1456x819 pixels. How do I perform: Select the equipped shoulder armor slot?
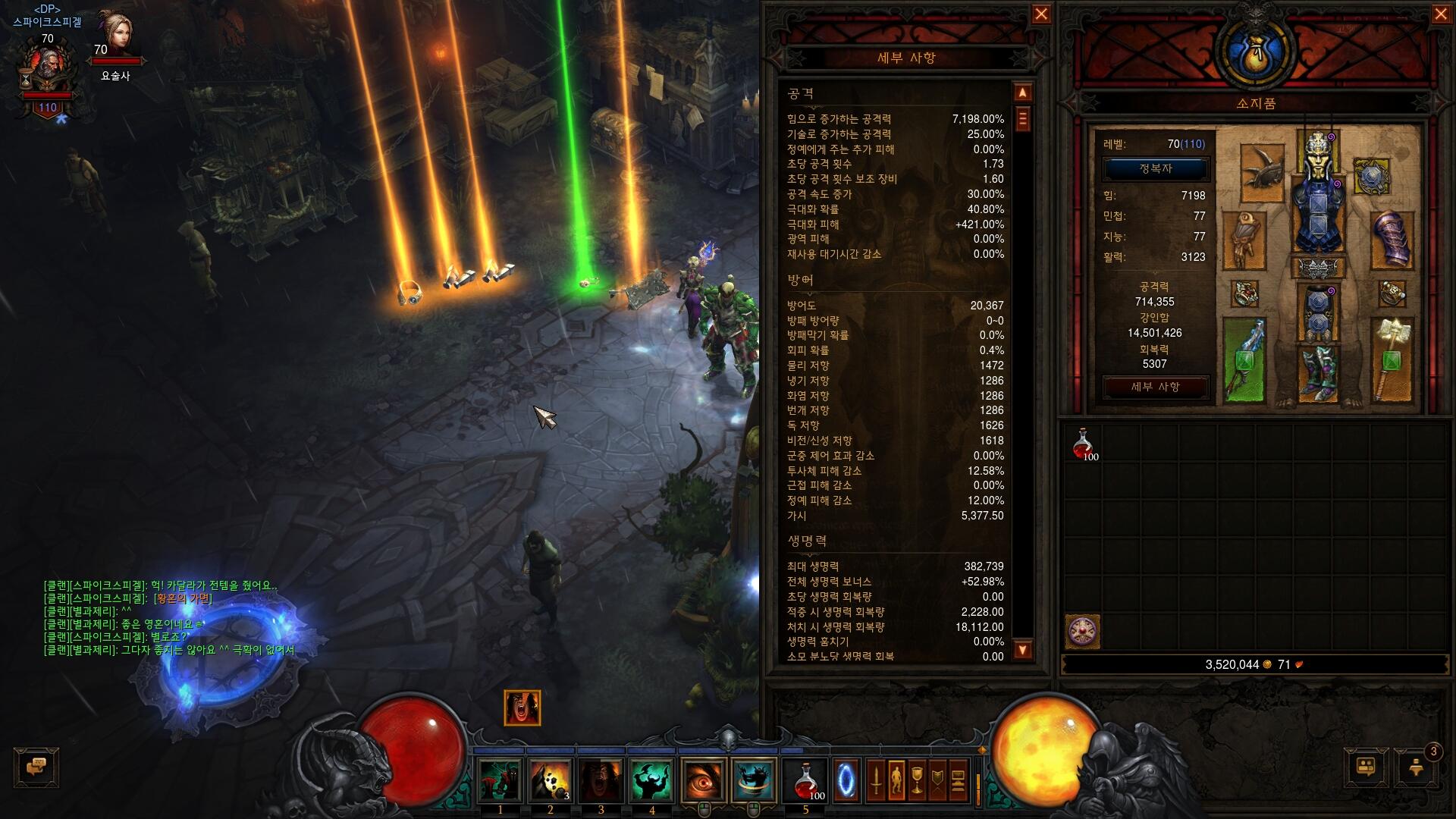pyautogui.click(x=1262, y=171)
